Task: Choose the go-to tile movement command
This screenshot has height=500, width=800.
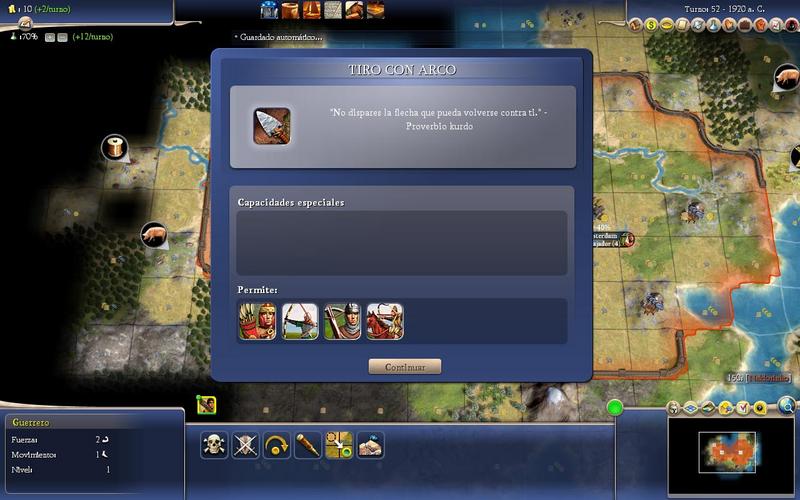Action: click(339, 446)
